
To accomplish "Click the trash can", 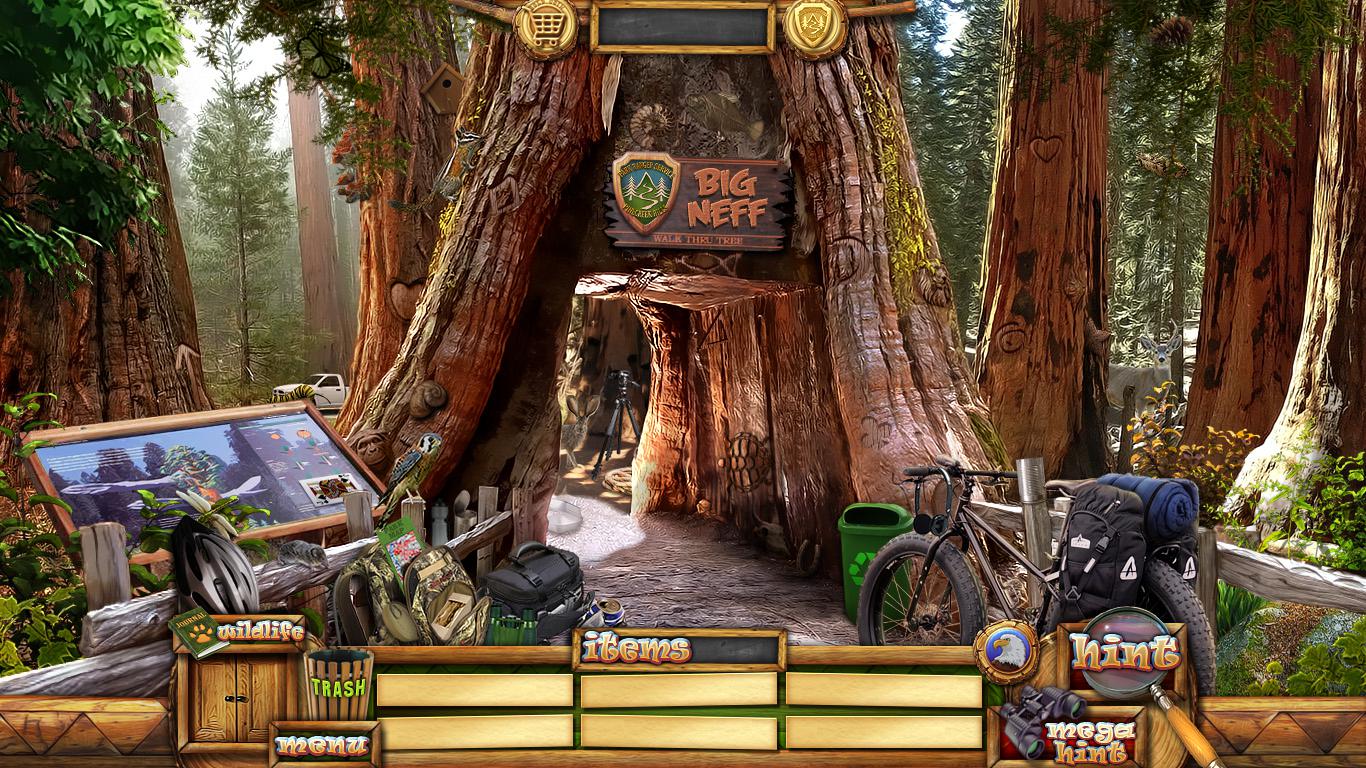I will [x=338, y=686].
